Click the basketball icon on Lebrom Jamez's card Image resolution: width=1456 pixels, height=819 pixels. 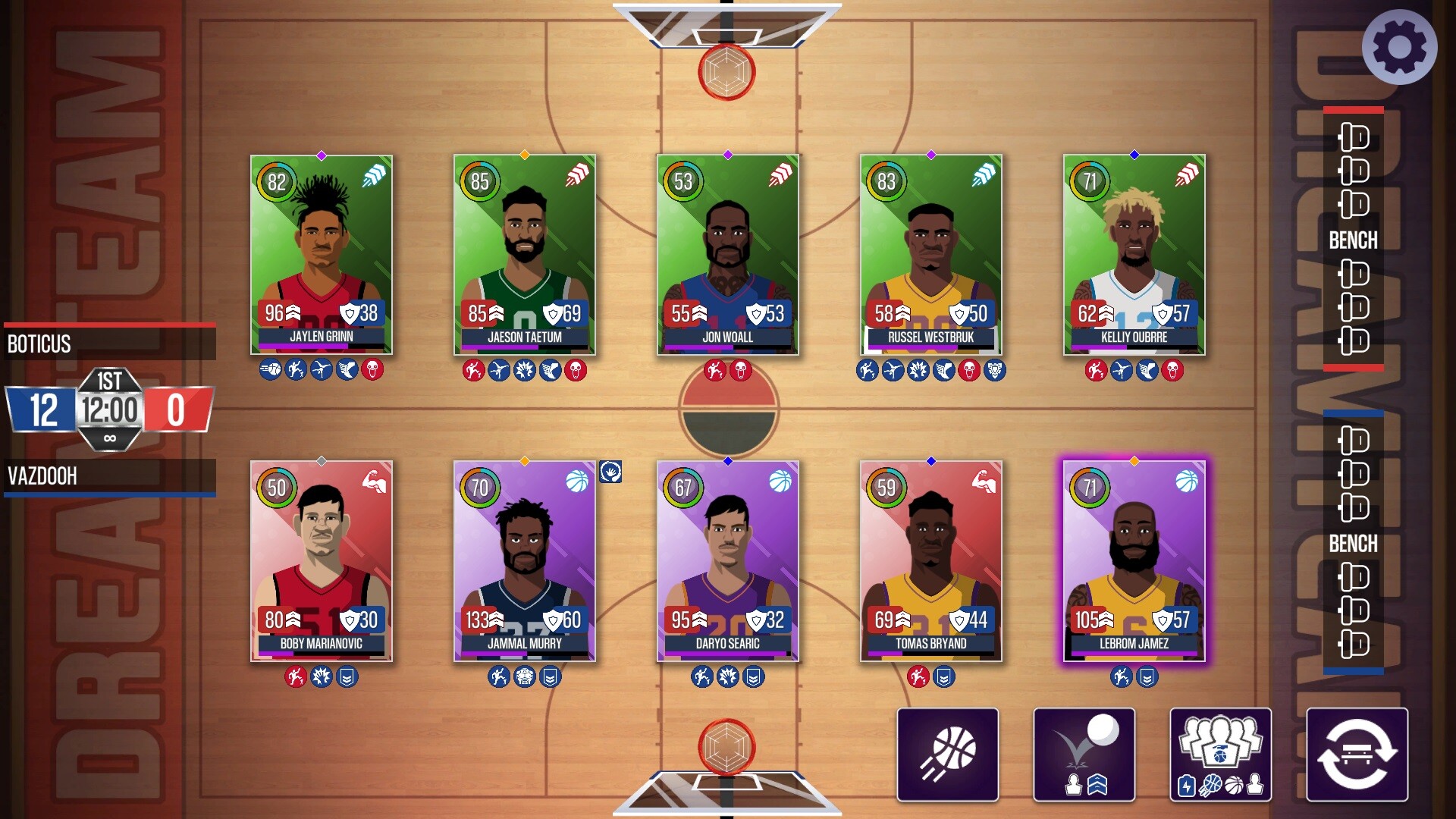click(x=1188, y=480)
